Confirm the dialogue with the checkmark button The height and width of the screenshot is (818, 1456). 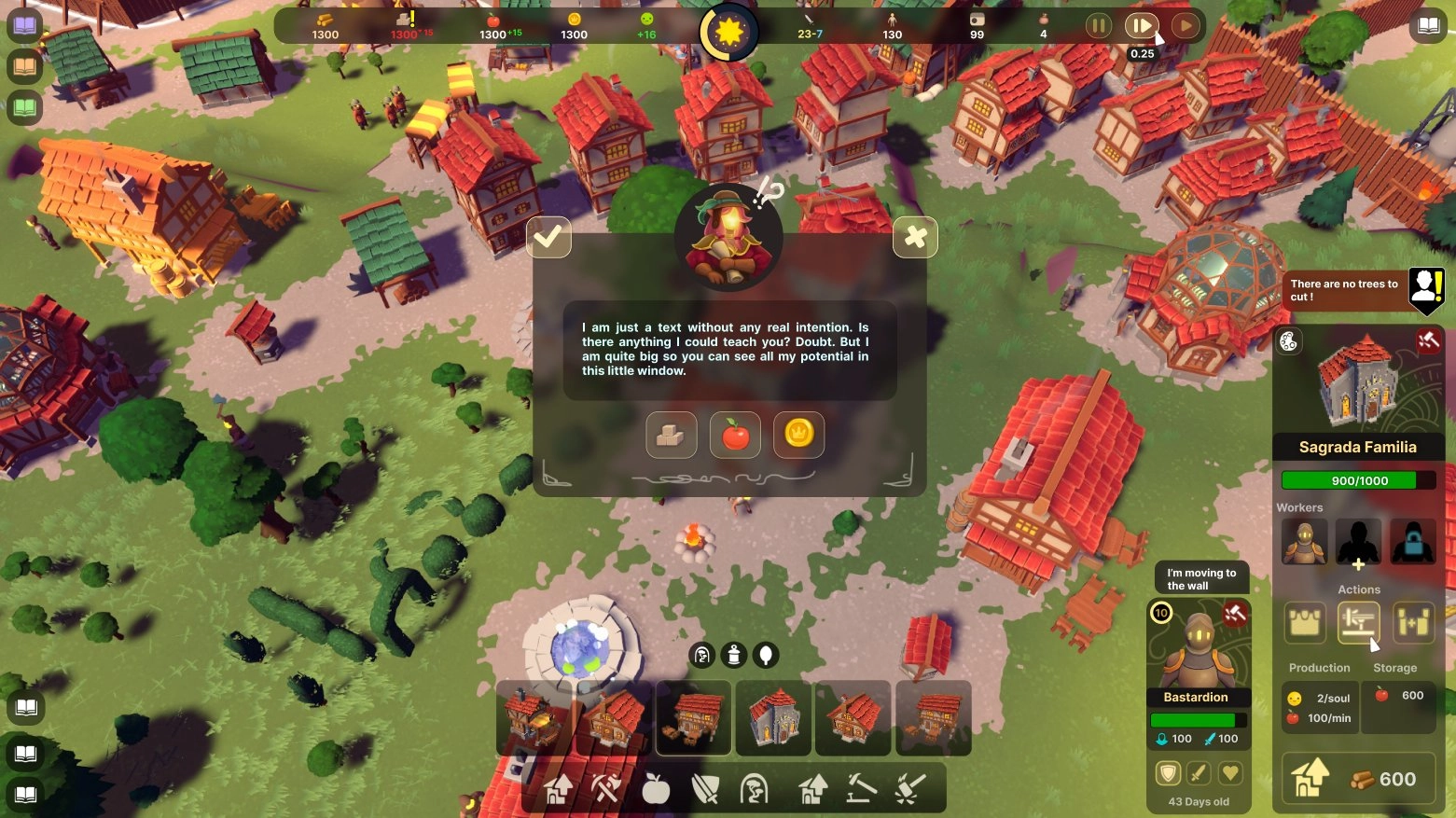pos(548,238)
